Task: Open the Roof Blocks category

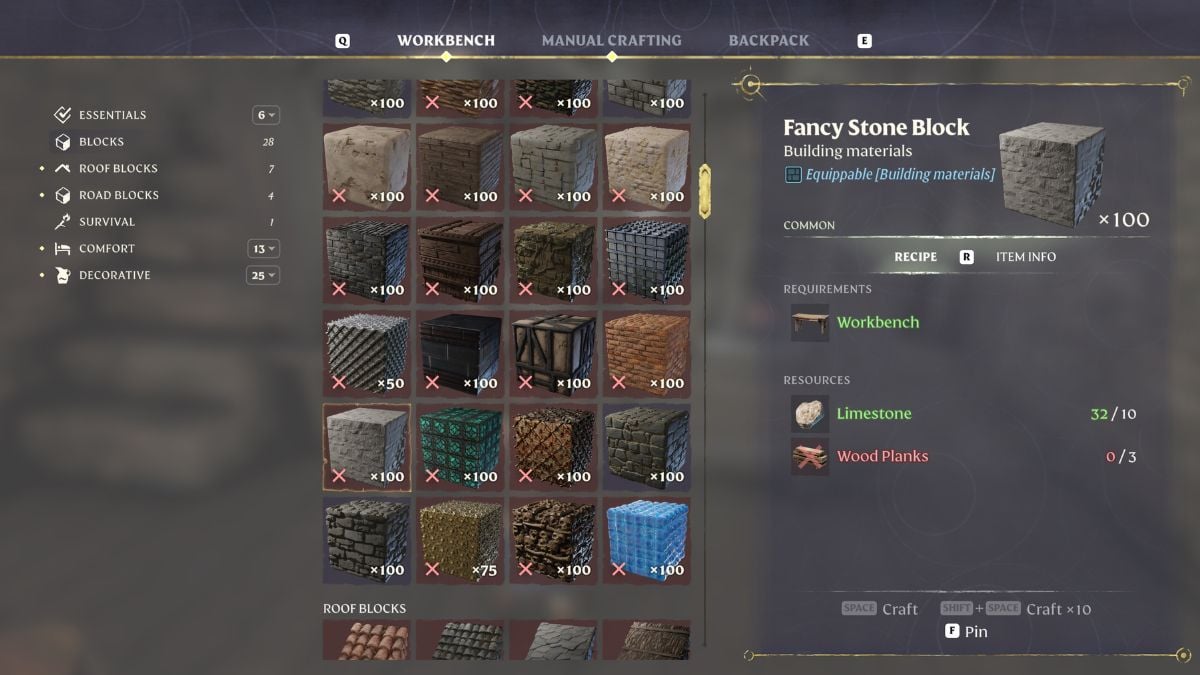Action: coord(118,169)
